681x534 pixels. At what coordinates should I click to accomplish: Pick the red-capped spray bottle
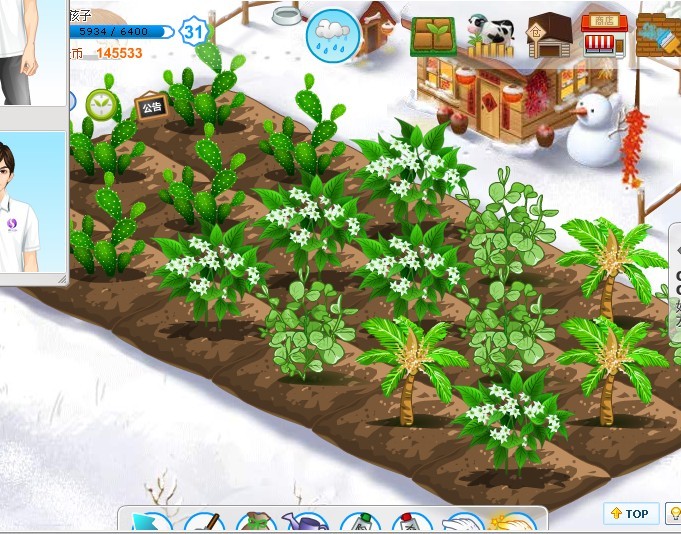(x=411, y=524)
